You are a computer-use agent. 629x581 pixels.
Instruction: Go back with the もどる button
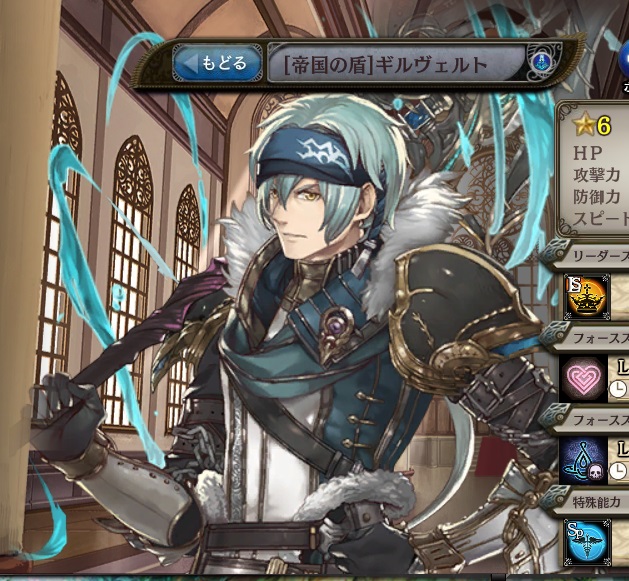coord(218,64)
